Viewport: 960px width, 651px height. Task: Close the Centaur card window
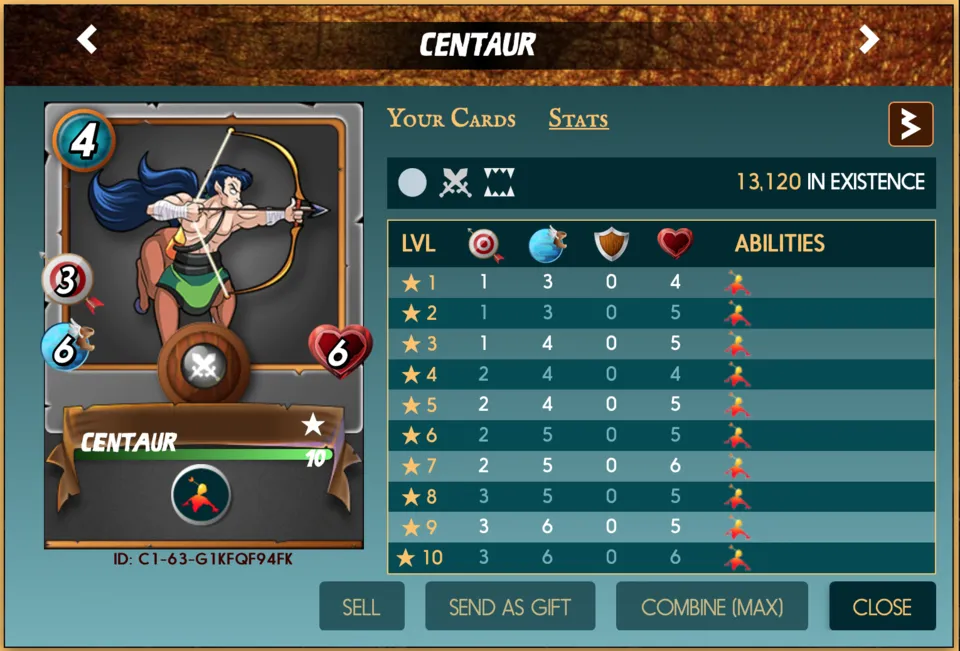click(x=882, y=607)
